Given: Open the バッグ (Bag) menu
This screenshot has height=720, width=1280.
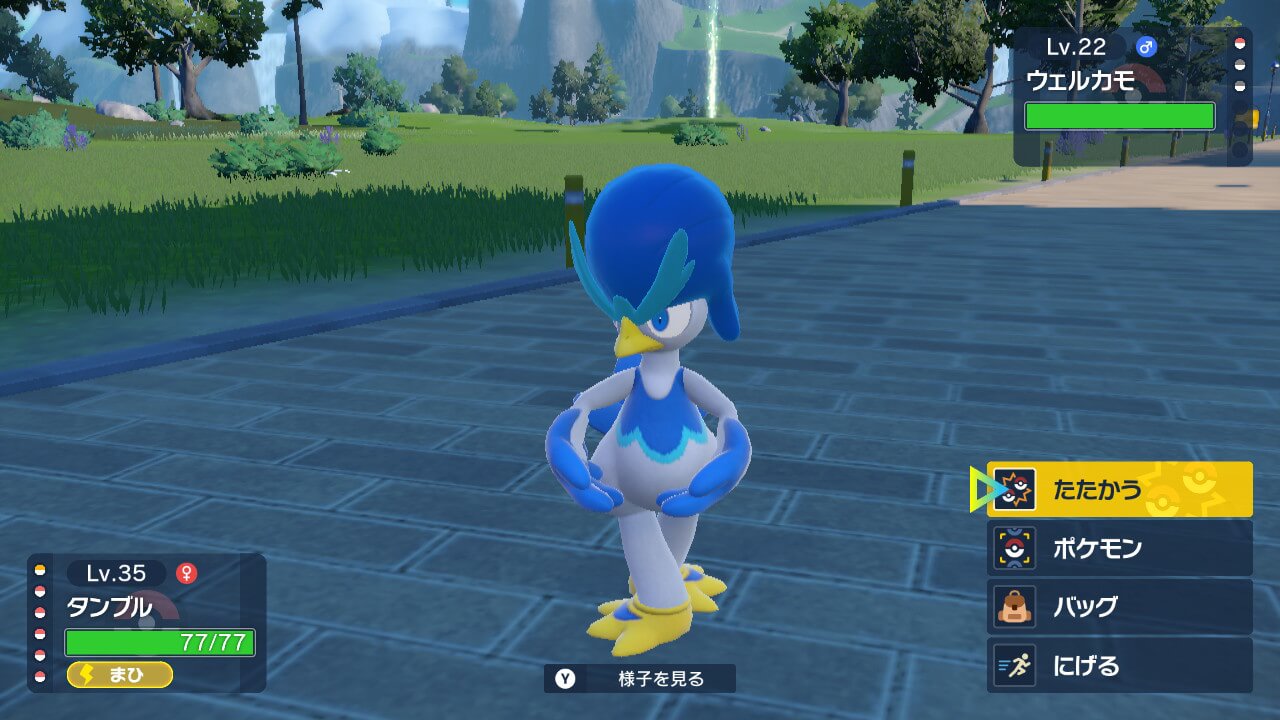Looking at the screenshot, I should 1119,606.
